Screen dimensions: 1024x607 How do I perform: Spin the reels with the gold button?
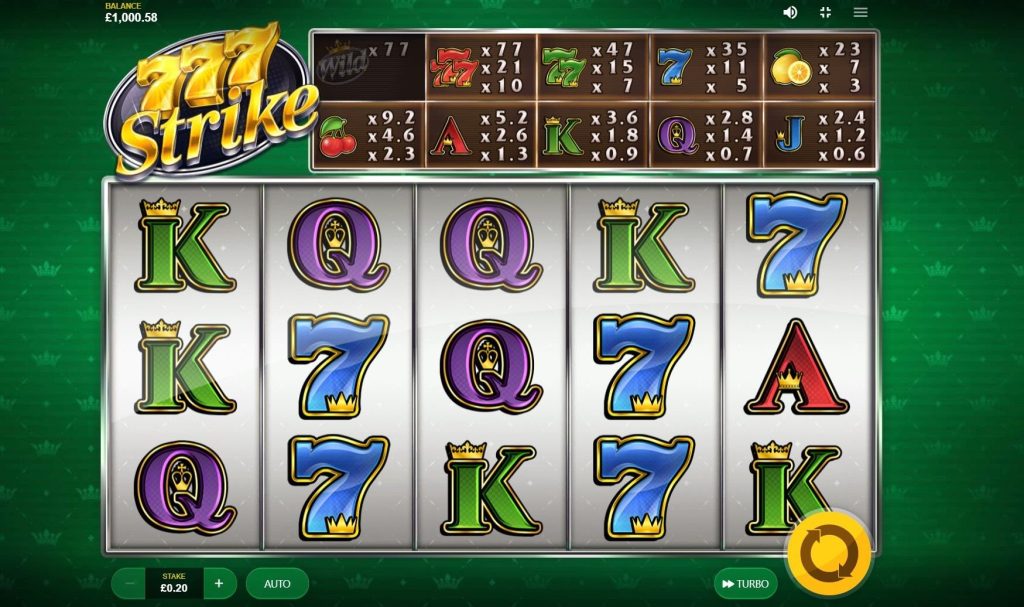[827, 553]
